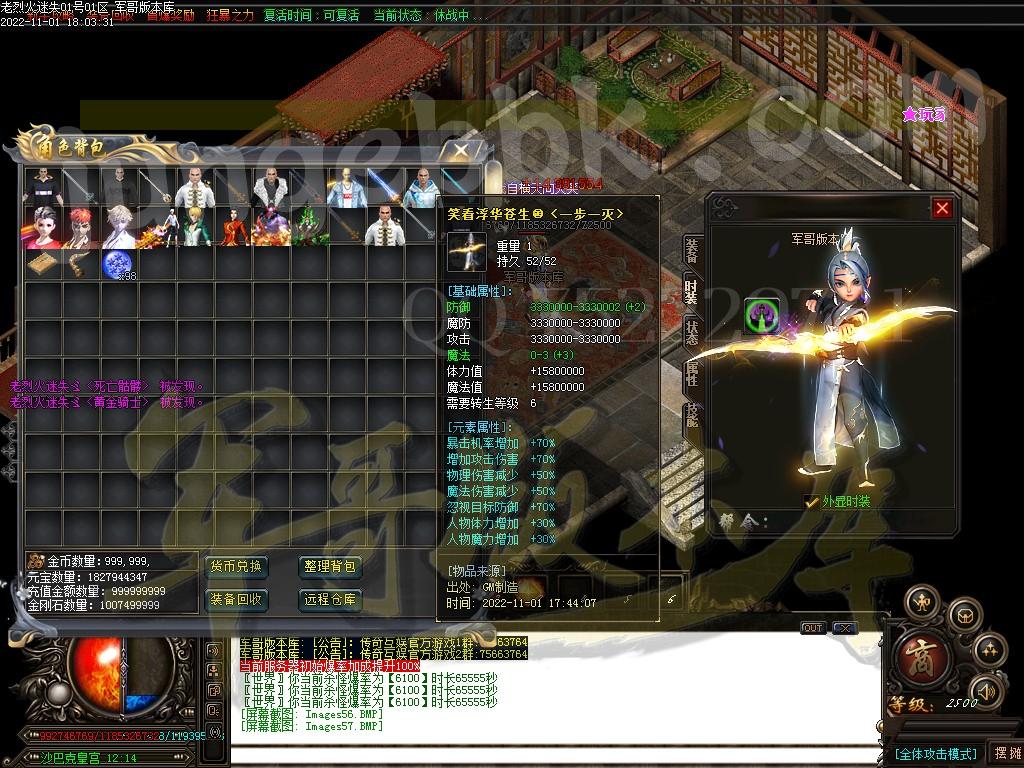
Task: Click the 整理背包 sort backpack button
Action: [x=330, y=567]
